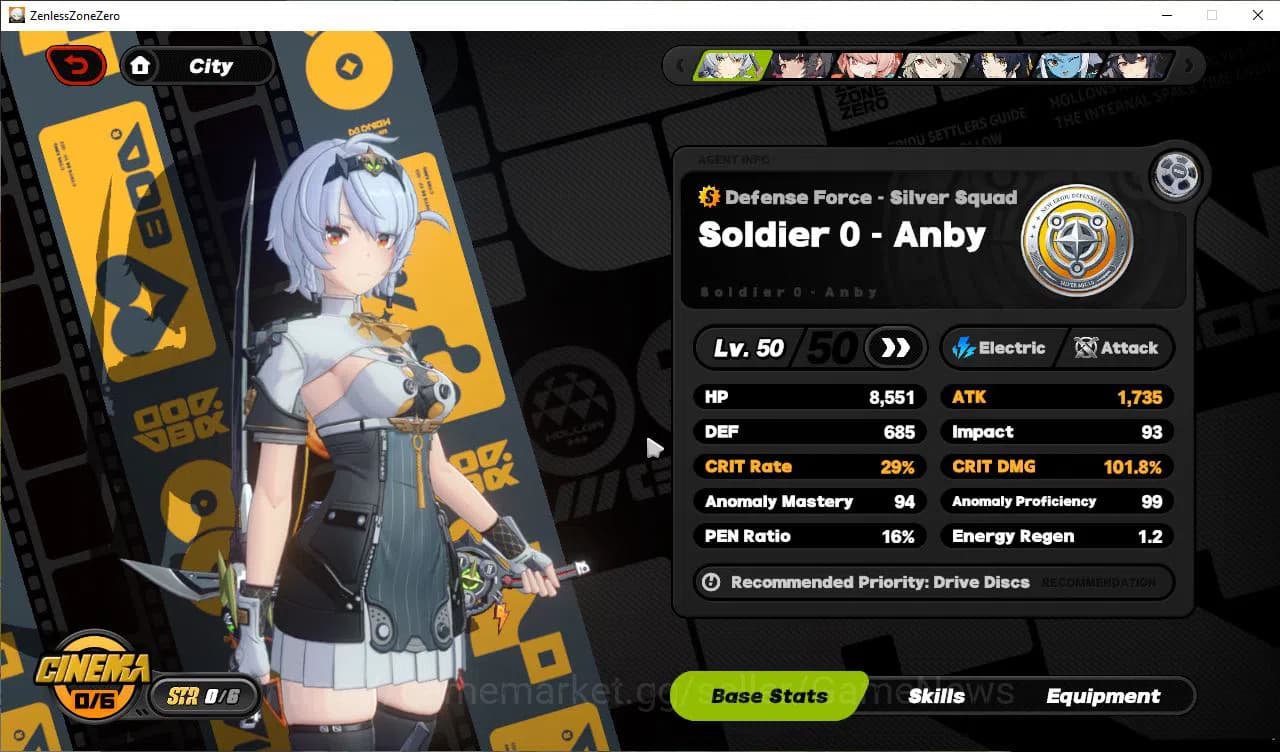1280x752 pixels.
Task: Click the City button
Action: [x=210, y=65]
